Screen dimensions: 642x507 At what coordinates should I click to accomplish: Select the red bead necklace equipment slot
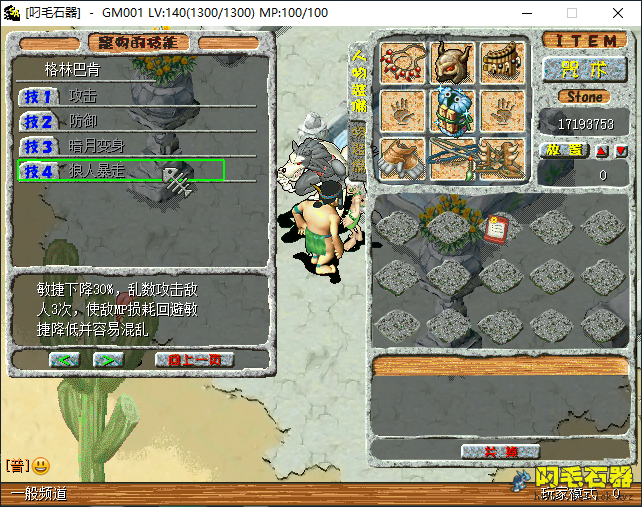tap(404, 62)
